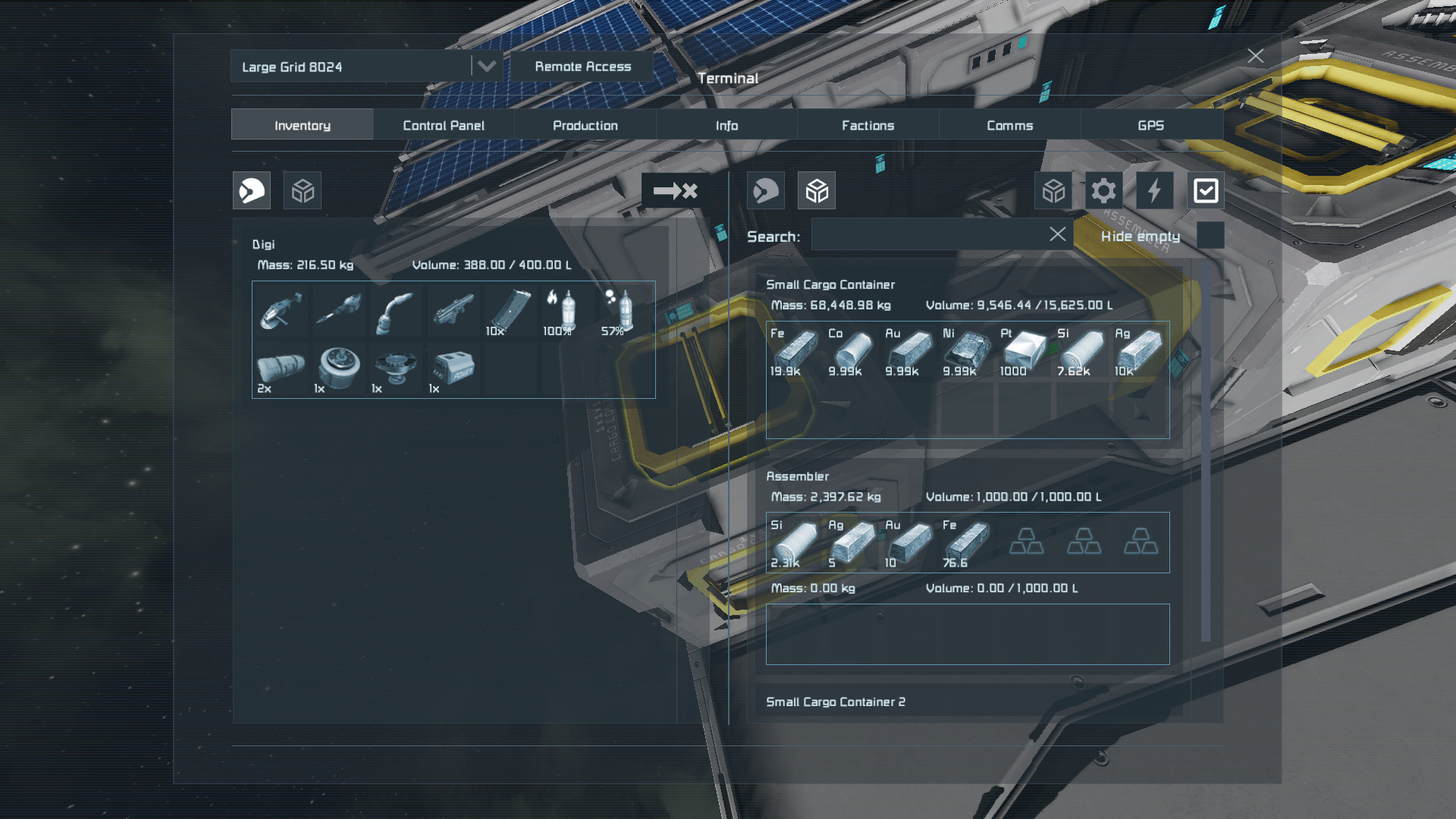Activate the gear filter icon
The width and height of the screenshot is (1456, 819).
click(x=1103, y=190)
